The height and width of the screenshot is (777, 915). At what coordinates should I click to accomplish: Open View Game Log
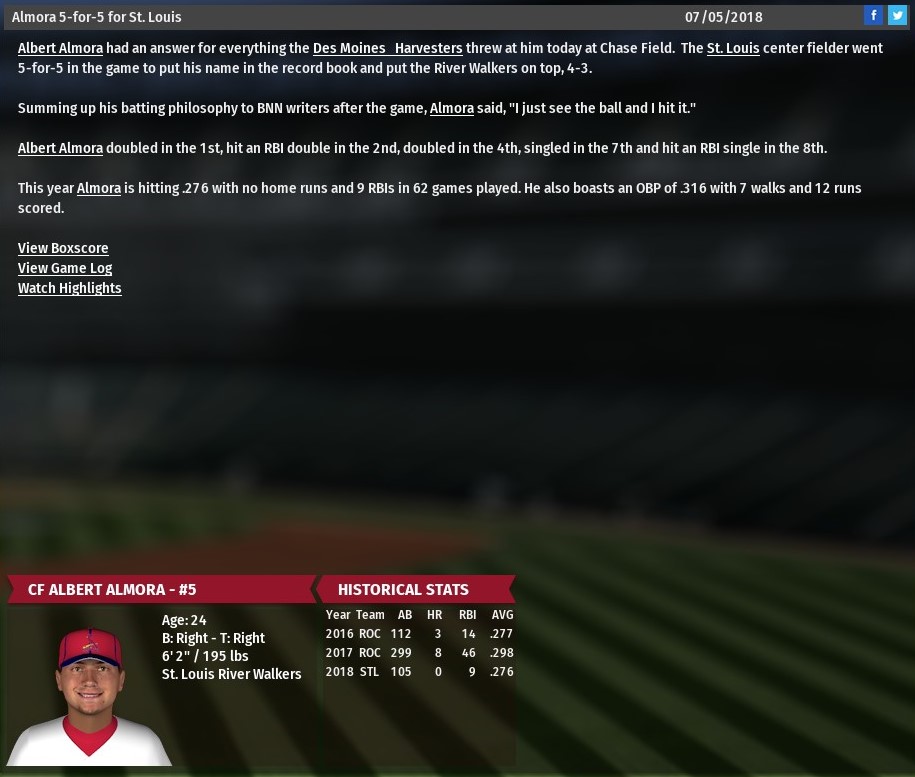(65, 268)
